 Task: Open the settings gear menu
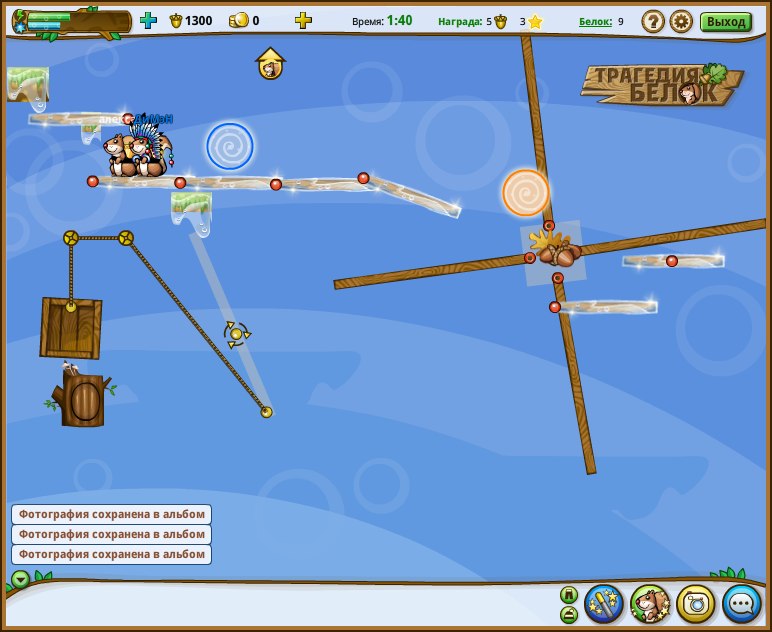coord(681,21)
